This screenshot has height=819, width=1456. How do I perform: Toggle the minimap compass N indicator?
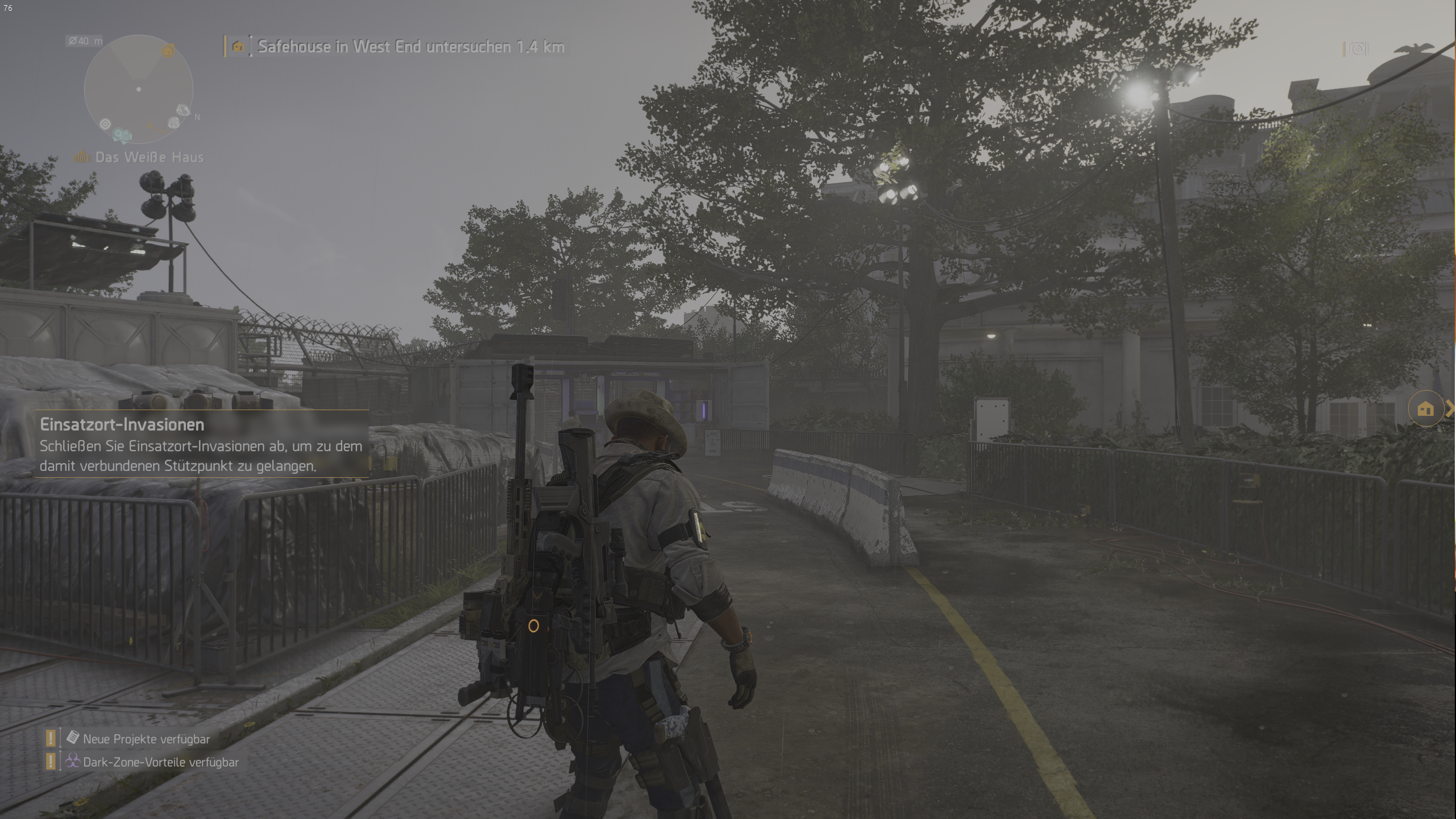tap(197, 117)
